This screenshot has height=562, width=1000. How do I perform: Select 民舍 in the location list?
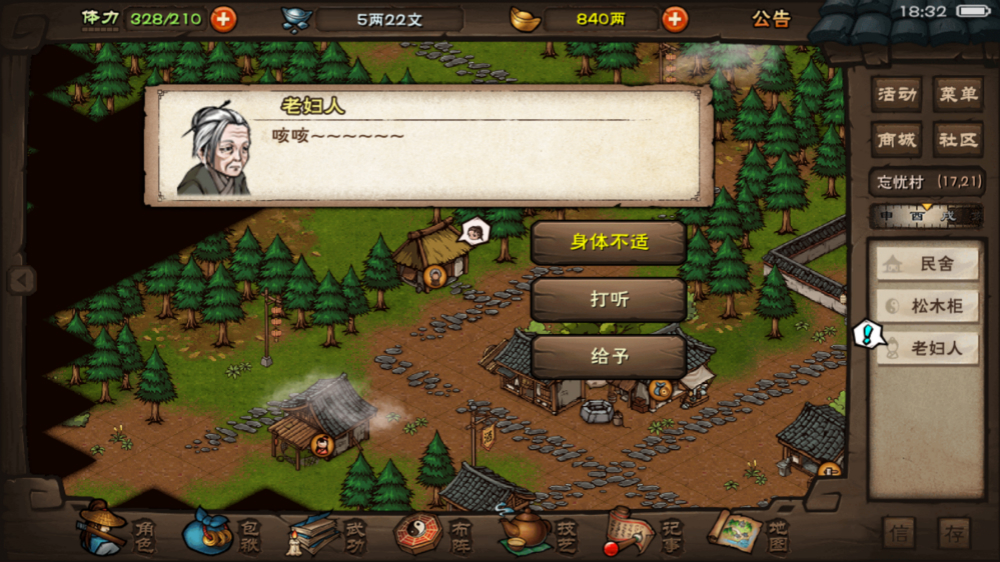(927, 264)
